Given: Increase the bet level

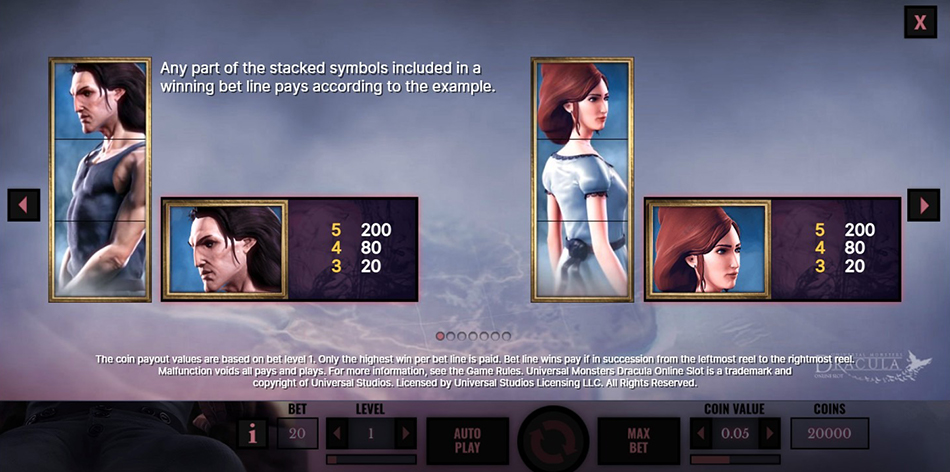Looking at the screenshot, I should (404, 434).
